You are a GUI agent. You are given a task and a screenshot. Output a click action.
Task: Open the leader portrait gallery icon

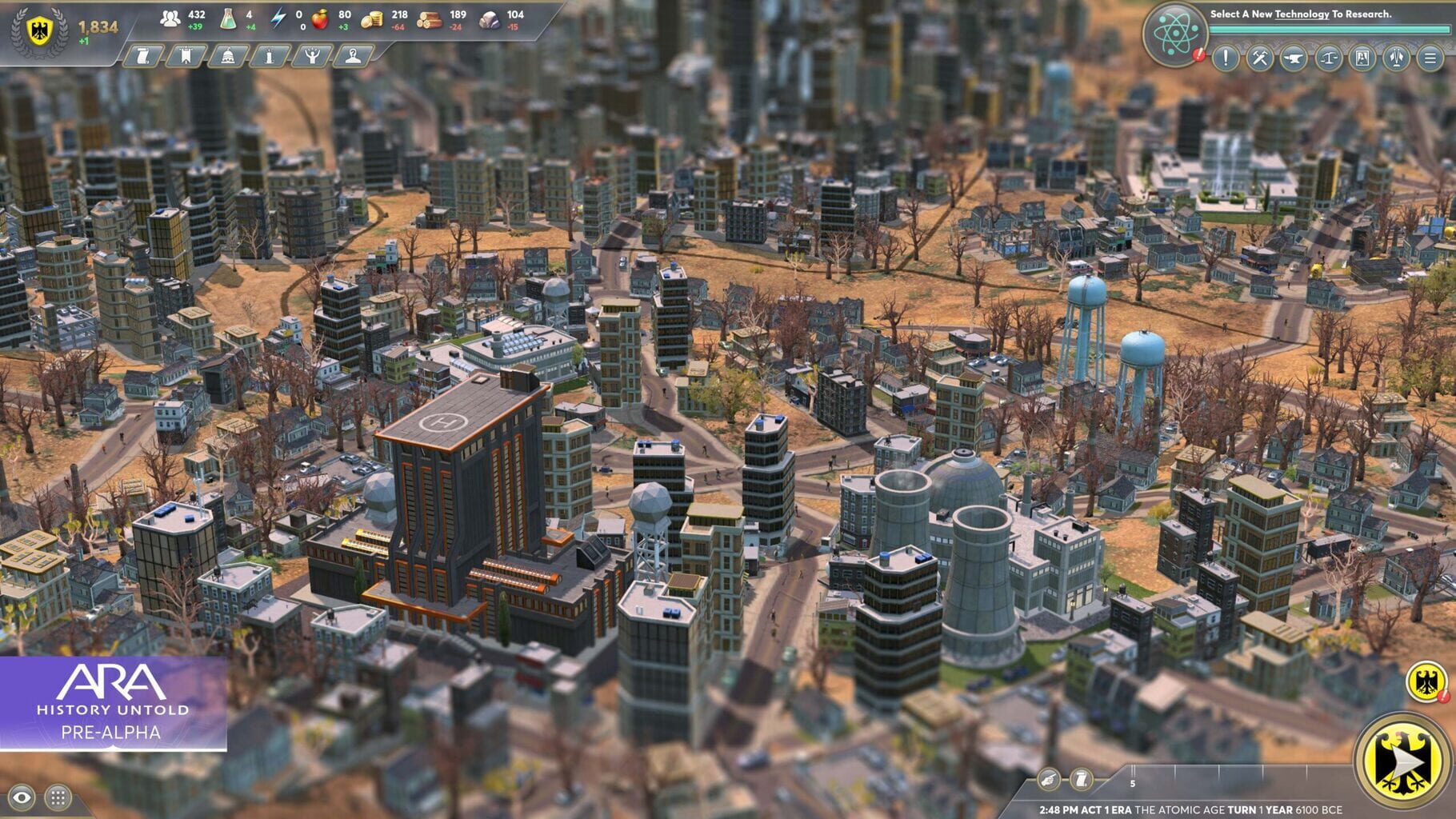[x=1362, y=58]
